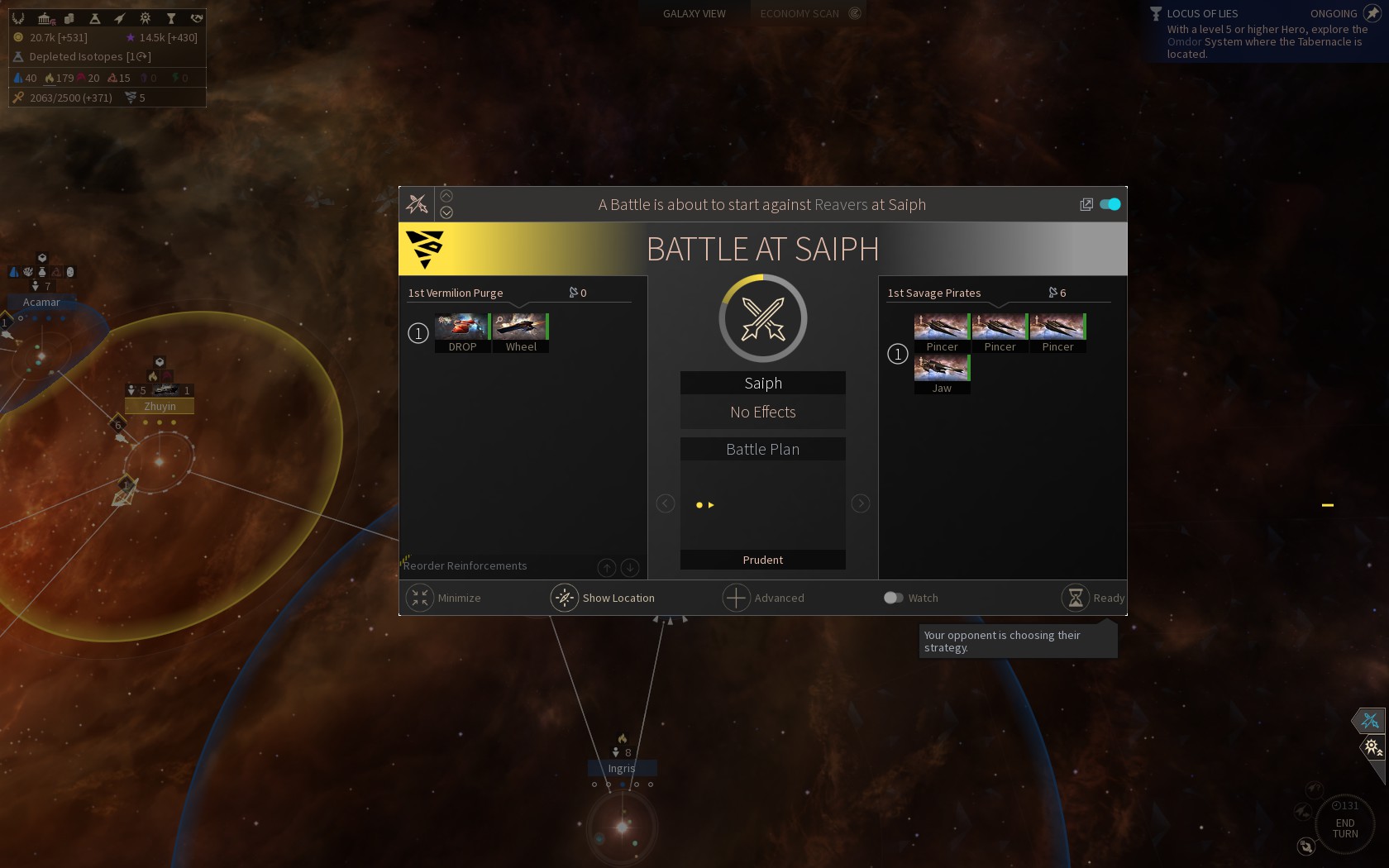Select the Zhuyin system label
The height and width of the screenshot is (868, 1389).
coord(160,406)
